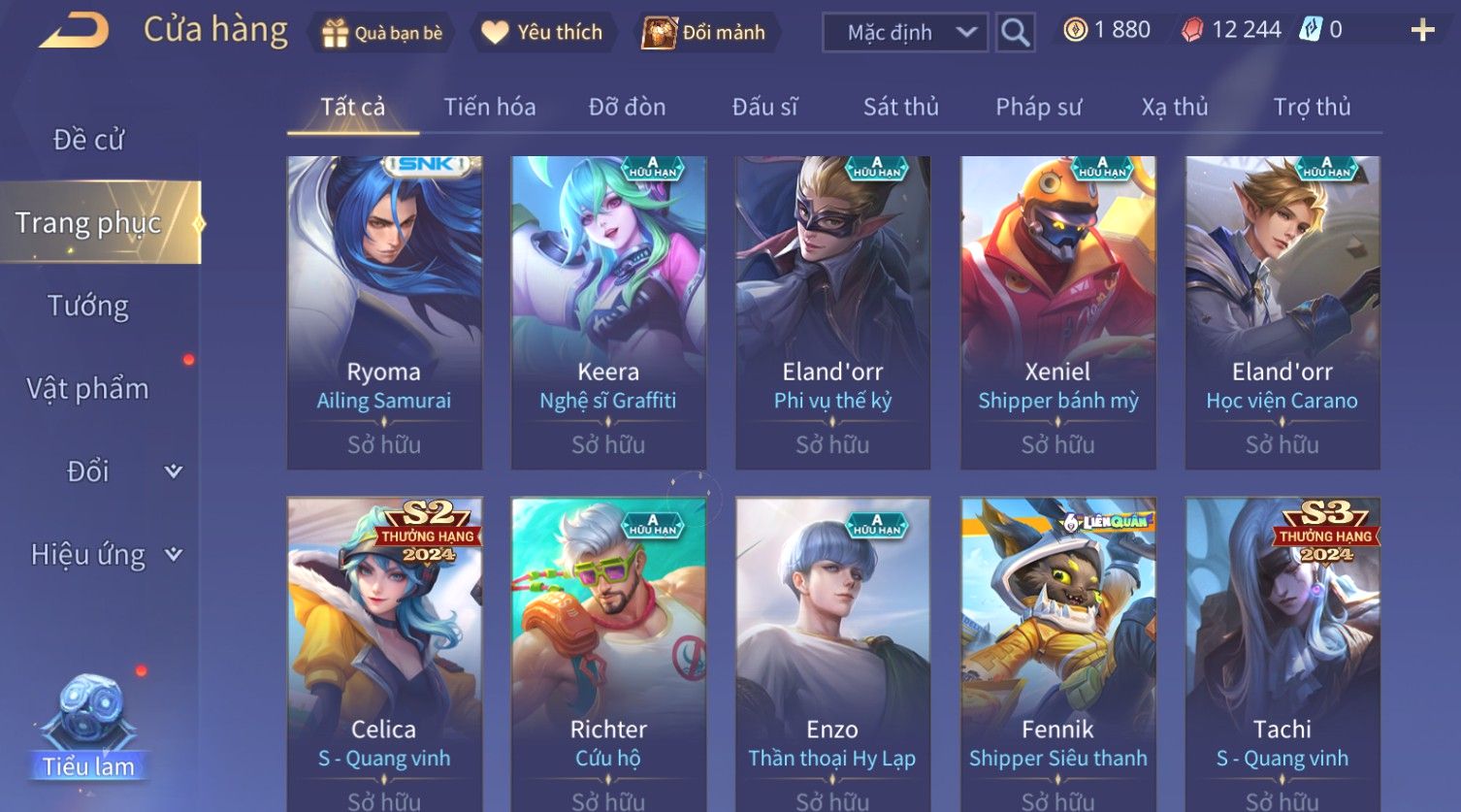Viewport: 1461px width, 812px height.
Task: Click the magnifying glass search button
Action: 1015,33
